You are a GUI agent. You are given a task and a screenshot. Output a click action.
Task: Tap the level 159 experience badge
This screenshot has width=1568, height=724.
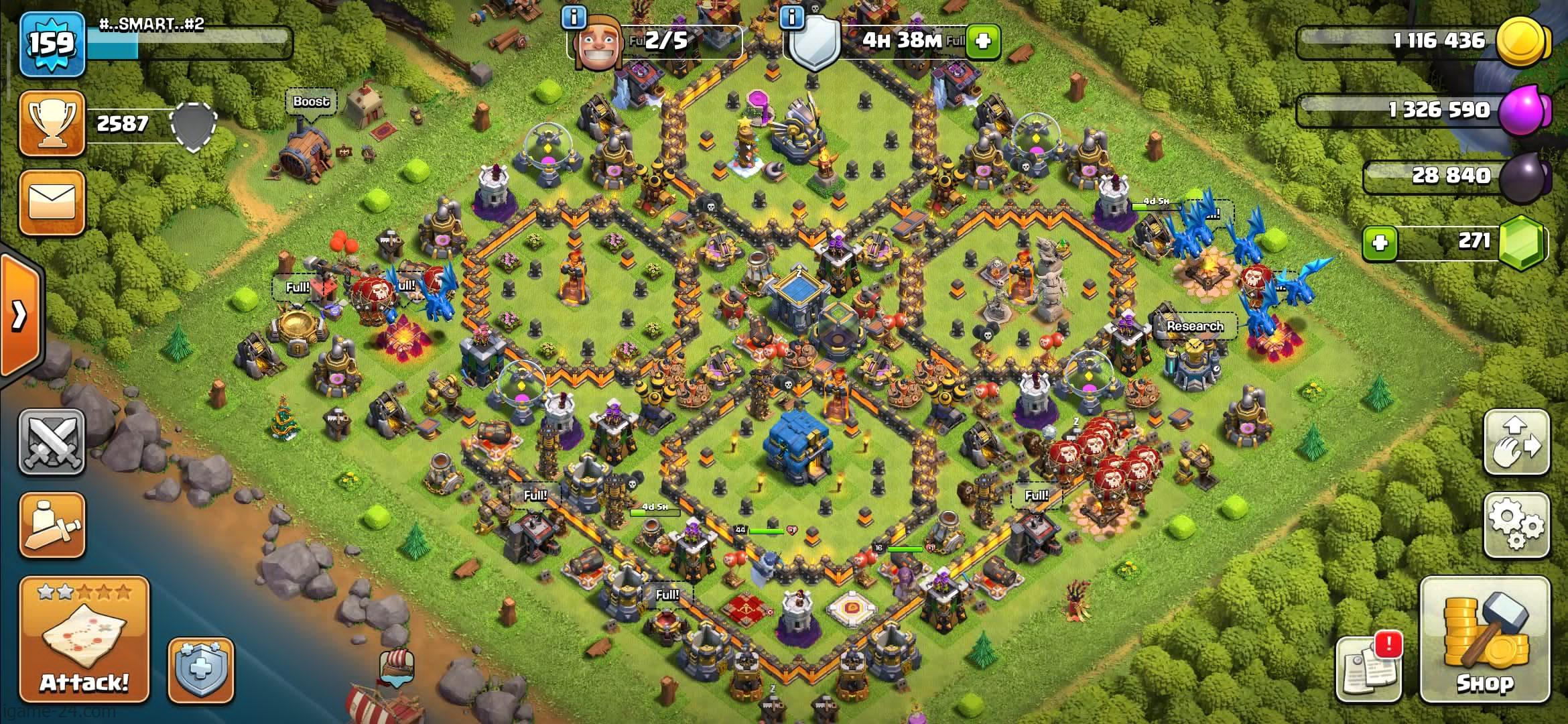pyautogui.click(x=52, y=44)
